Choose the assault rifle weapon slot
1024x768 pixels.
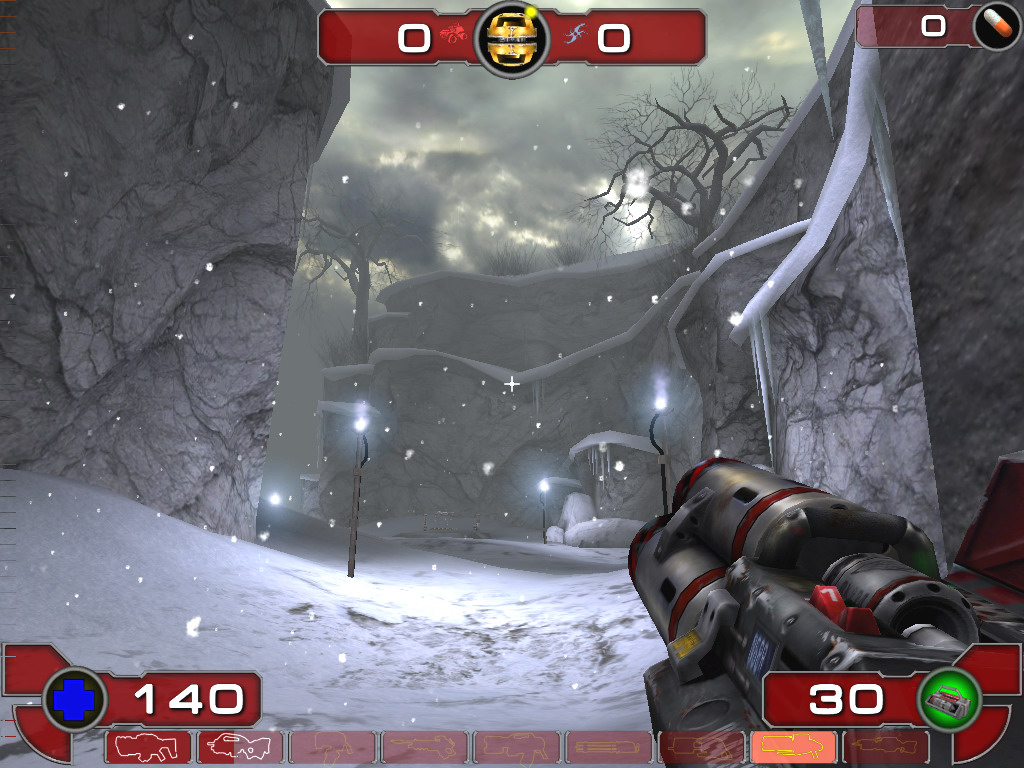point(240,746)
